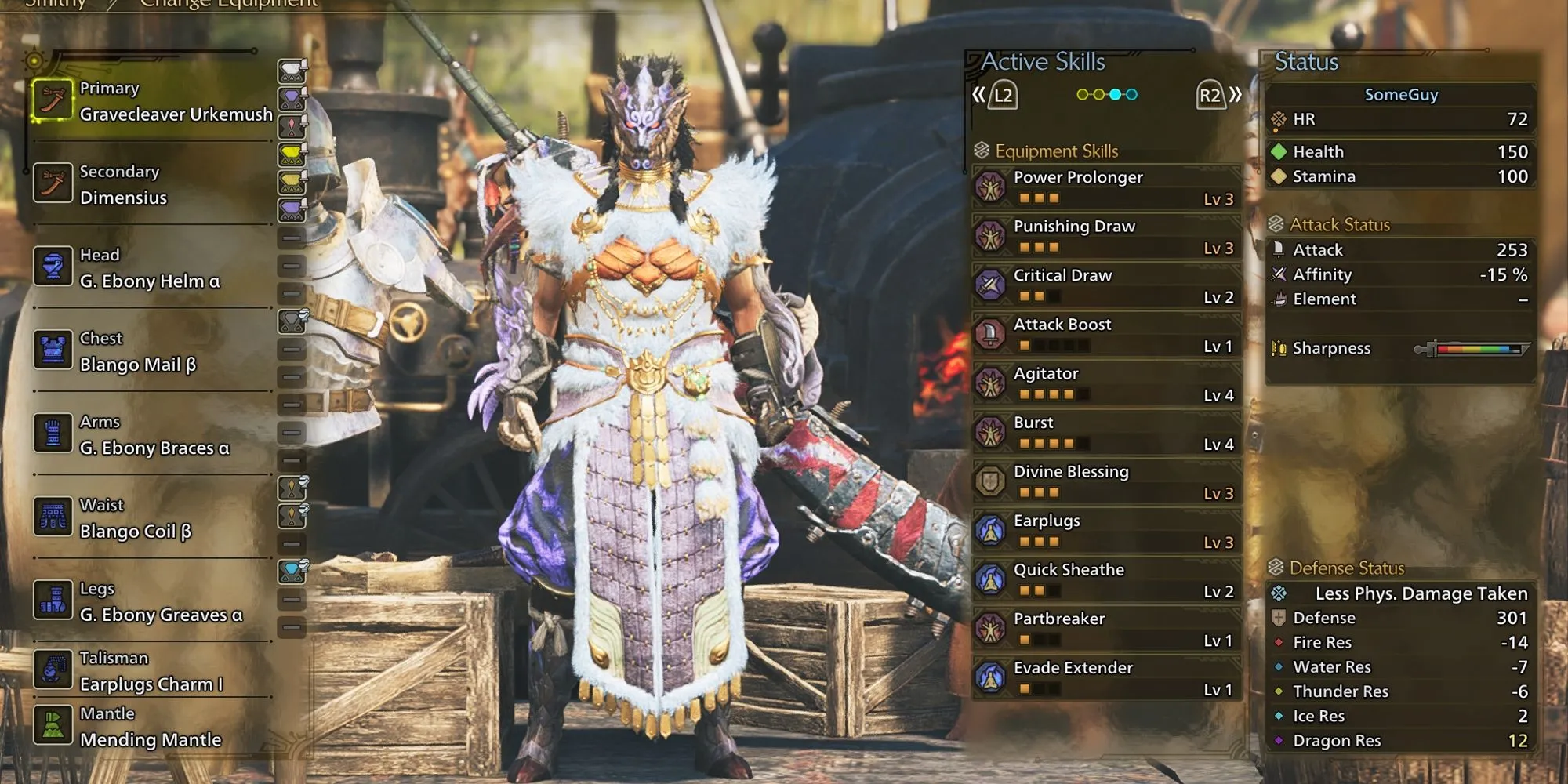Open the Blango Mail β chest slot
This screenshot has height=784, width=1568.
153,352
